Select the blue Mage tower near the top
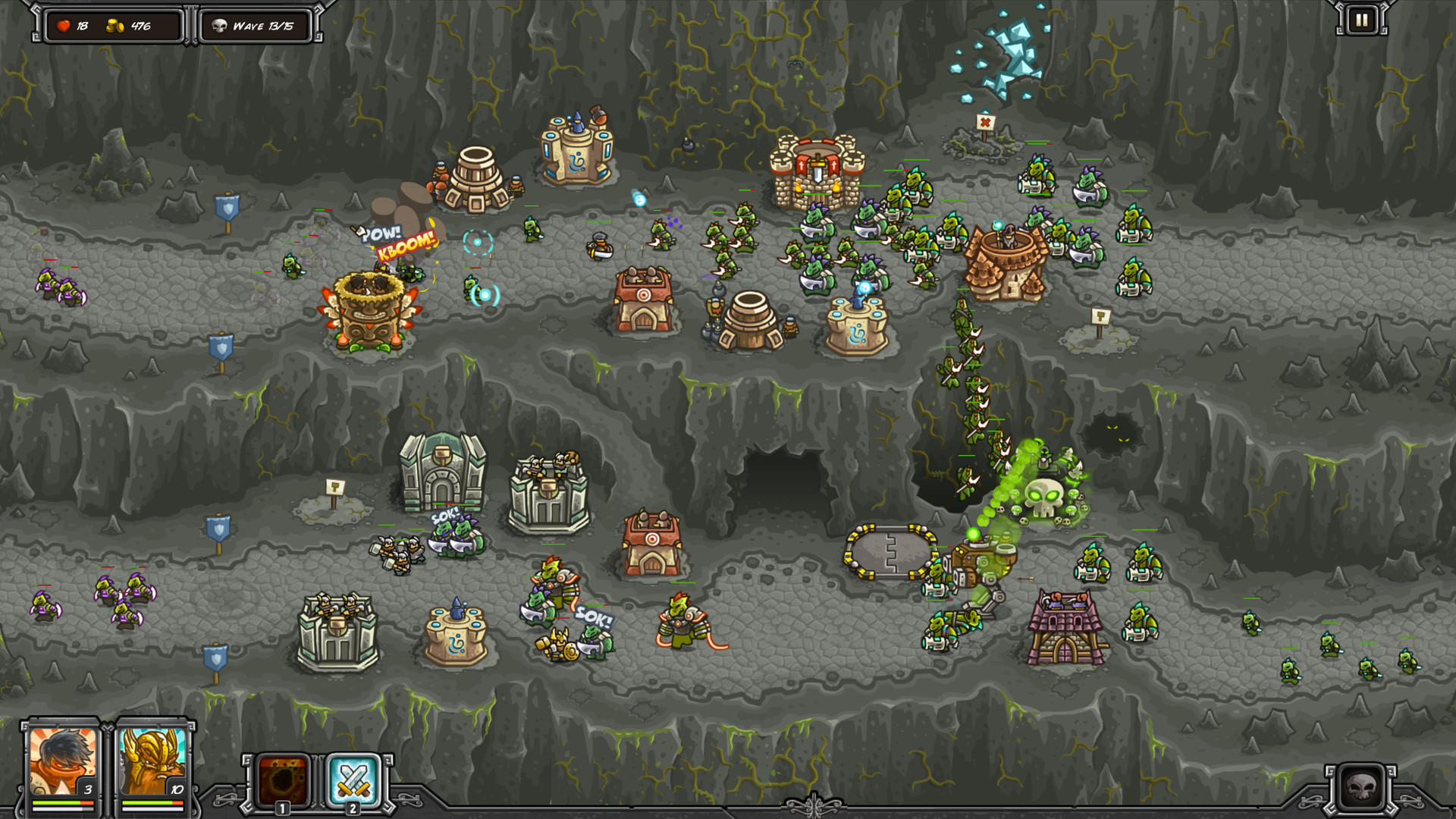 (x=579, y=155)
